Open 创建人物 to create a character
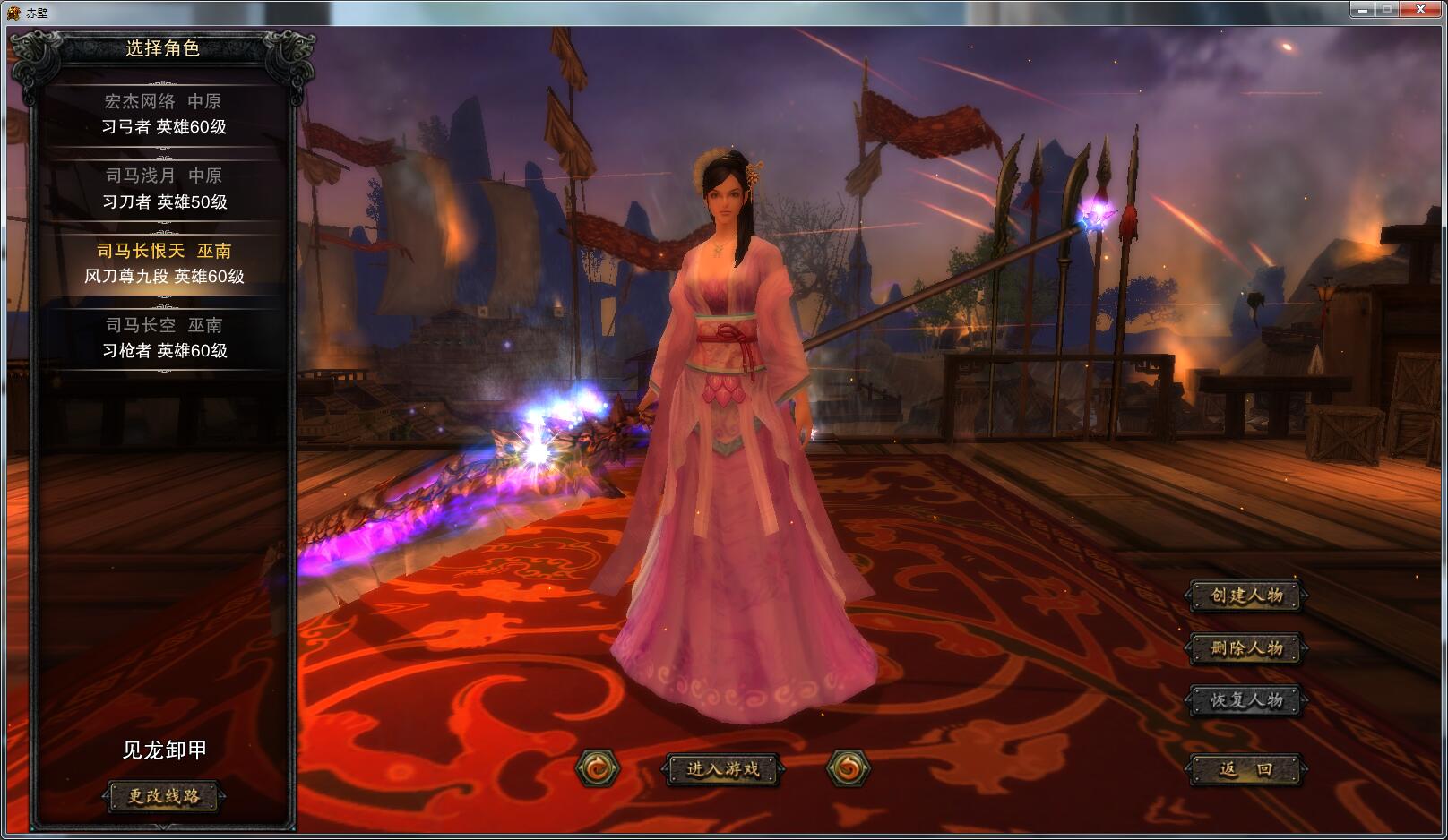Viewport: 1448px width, 840px height. [1246, 596]
